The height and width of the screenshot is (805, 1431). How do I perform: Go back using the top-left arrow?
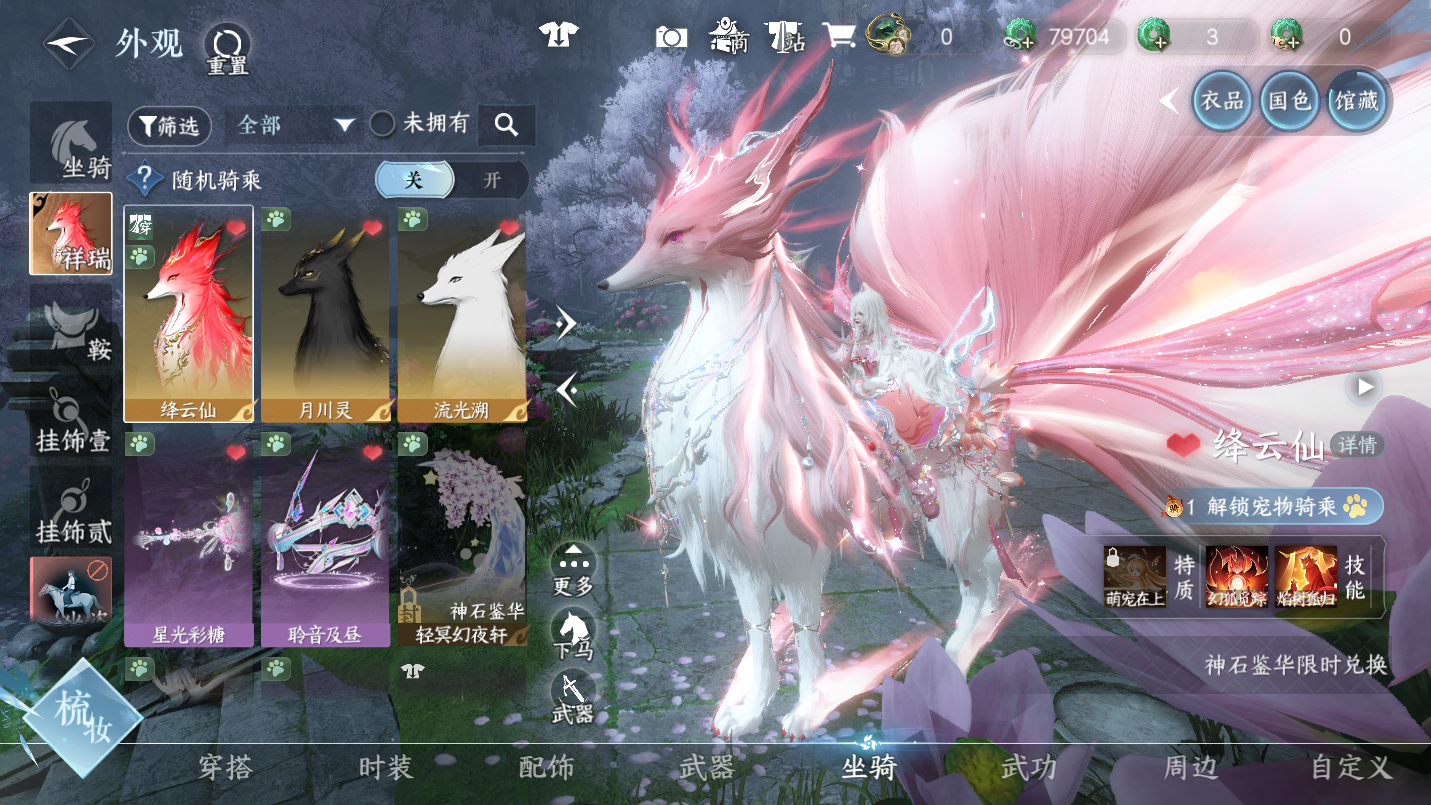68,44
